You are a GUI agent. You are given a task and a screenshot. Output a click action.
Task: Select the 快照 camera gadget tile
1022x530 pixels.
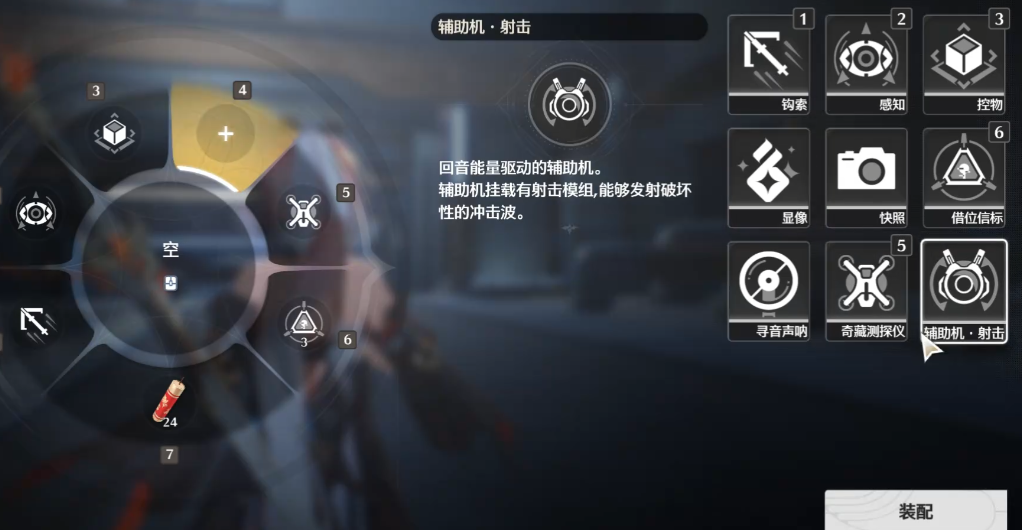coord(866,176)
